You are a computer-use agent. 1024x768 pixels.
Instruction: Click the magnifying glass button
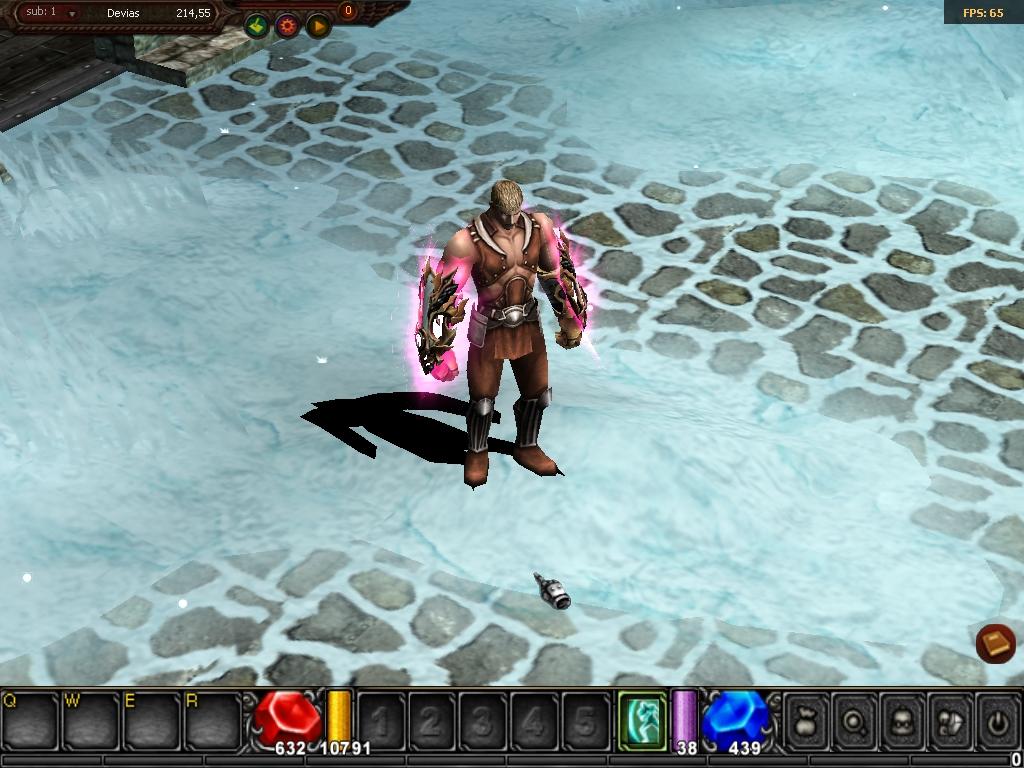(855, 720)
